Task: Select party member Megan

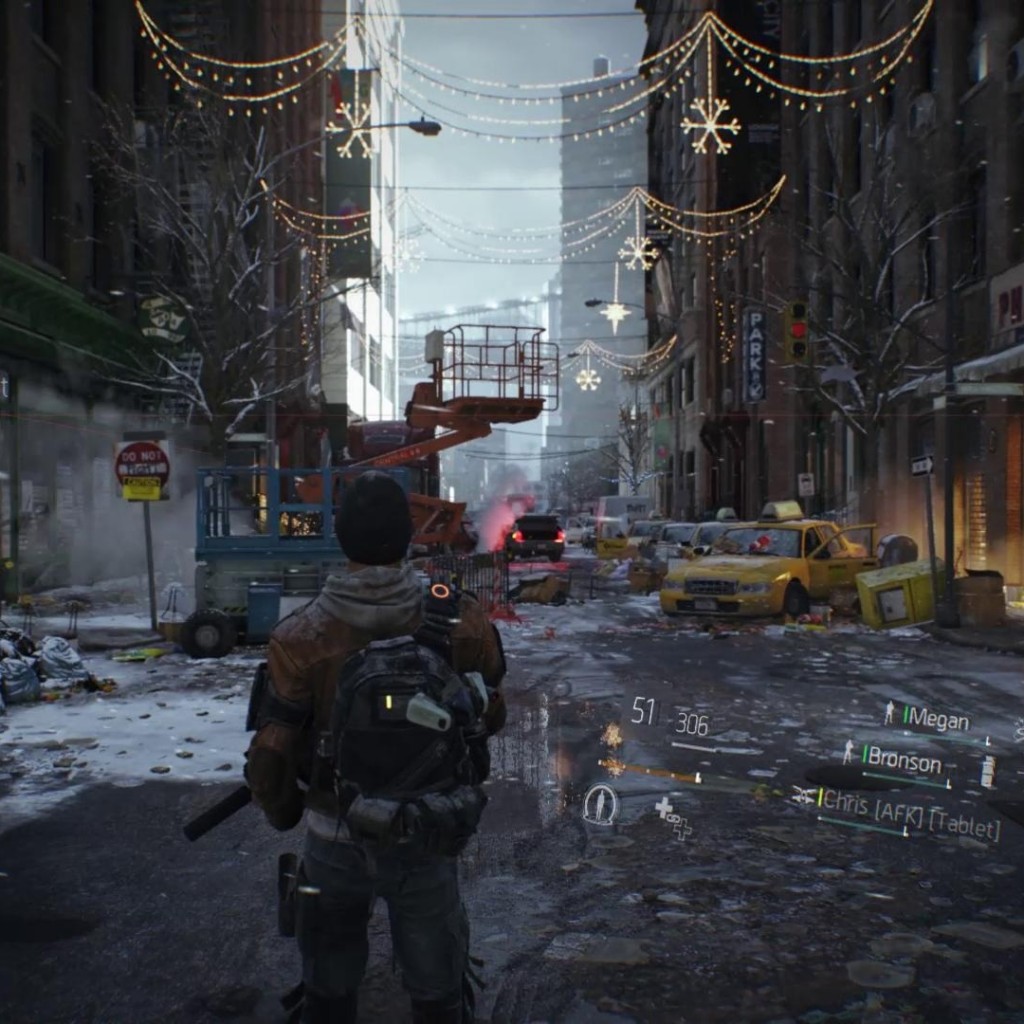Action: click(x=938, y=720)
